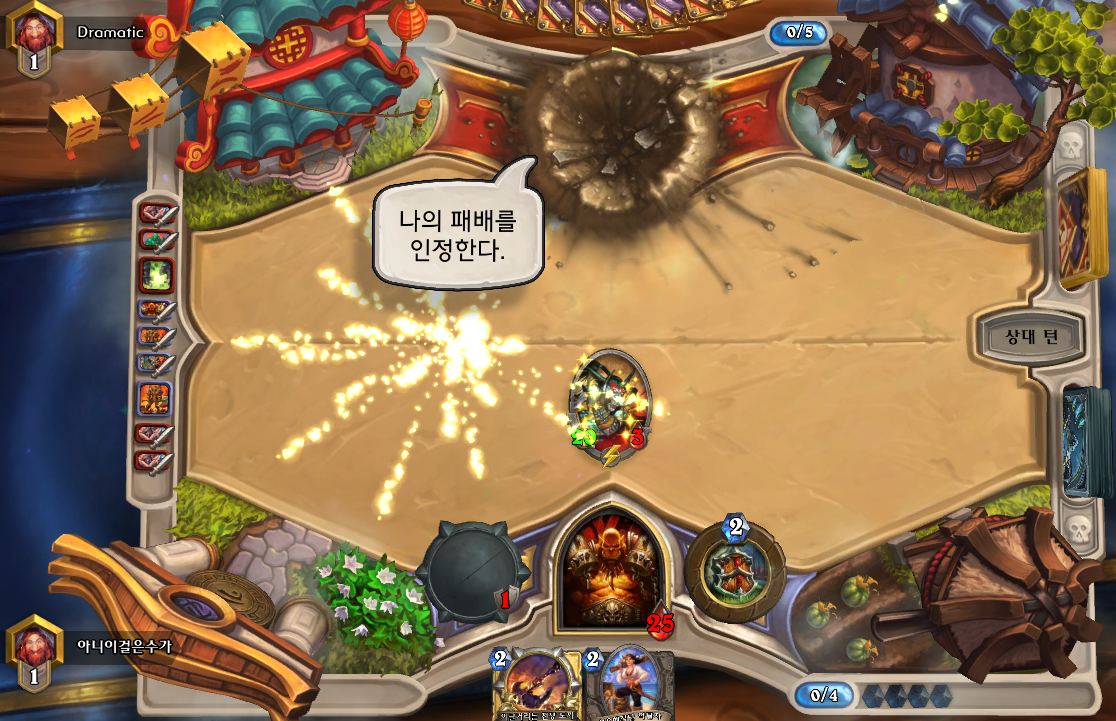Pick the golden Fiery War Axe card in hand
The image size is (1116, 721).
(x=538, y=686)
